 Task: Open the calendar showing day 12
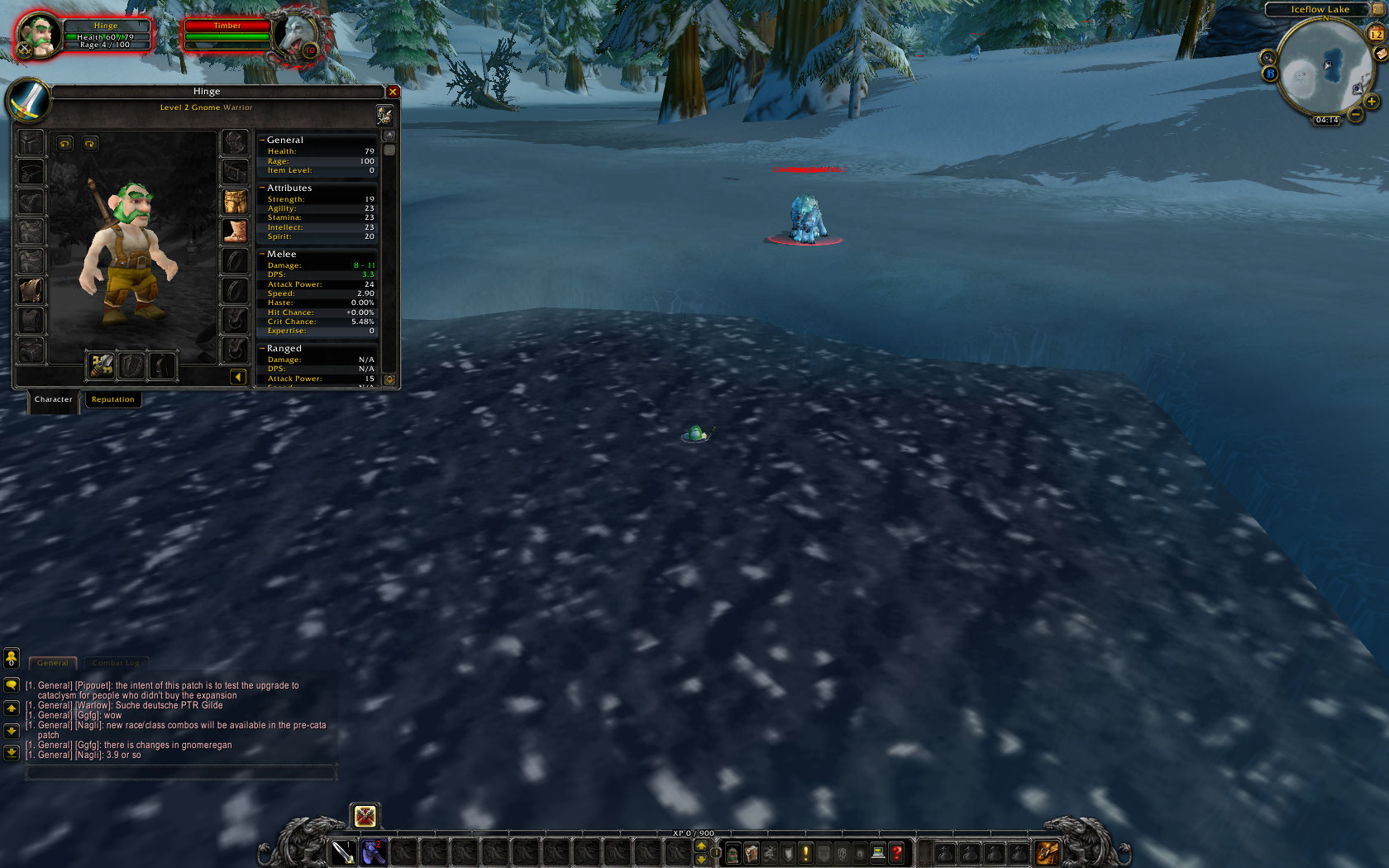click(x=1376, y=34)
